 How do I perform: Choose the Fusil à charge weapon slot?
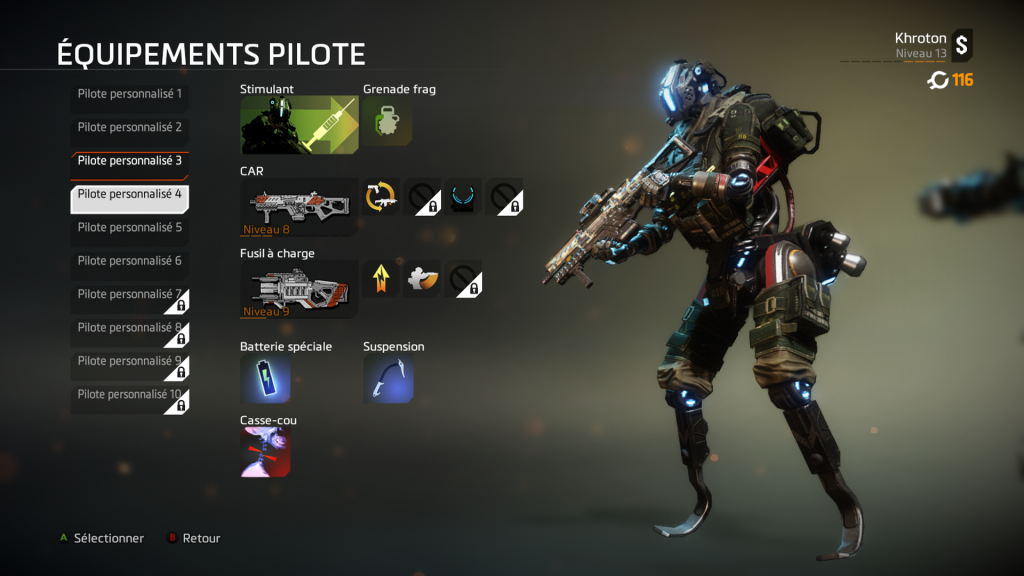(x=299, y=289)
